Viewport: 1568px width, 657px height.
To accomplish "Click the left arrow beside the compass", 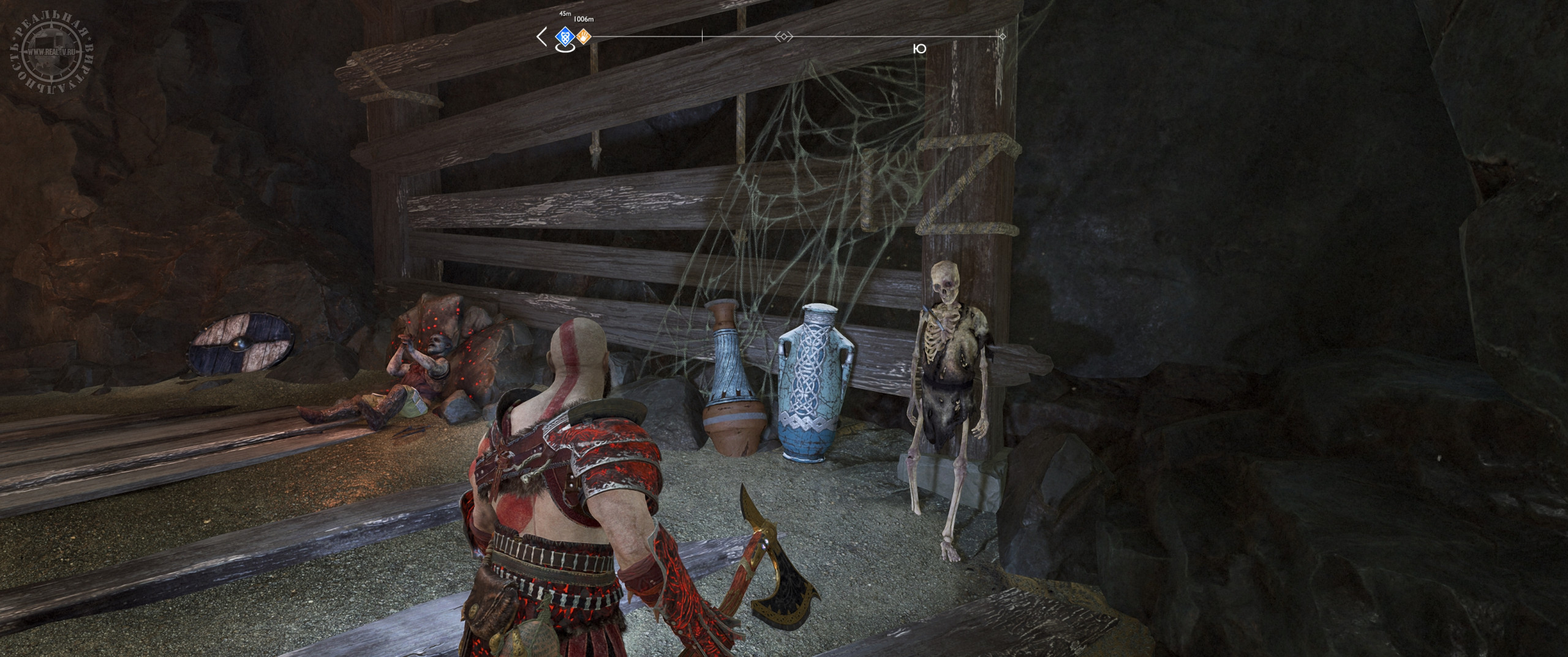I will click(541, 37).
